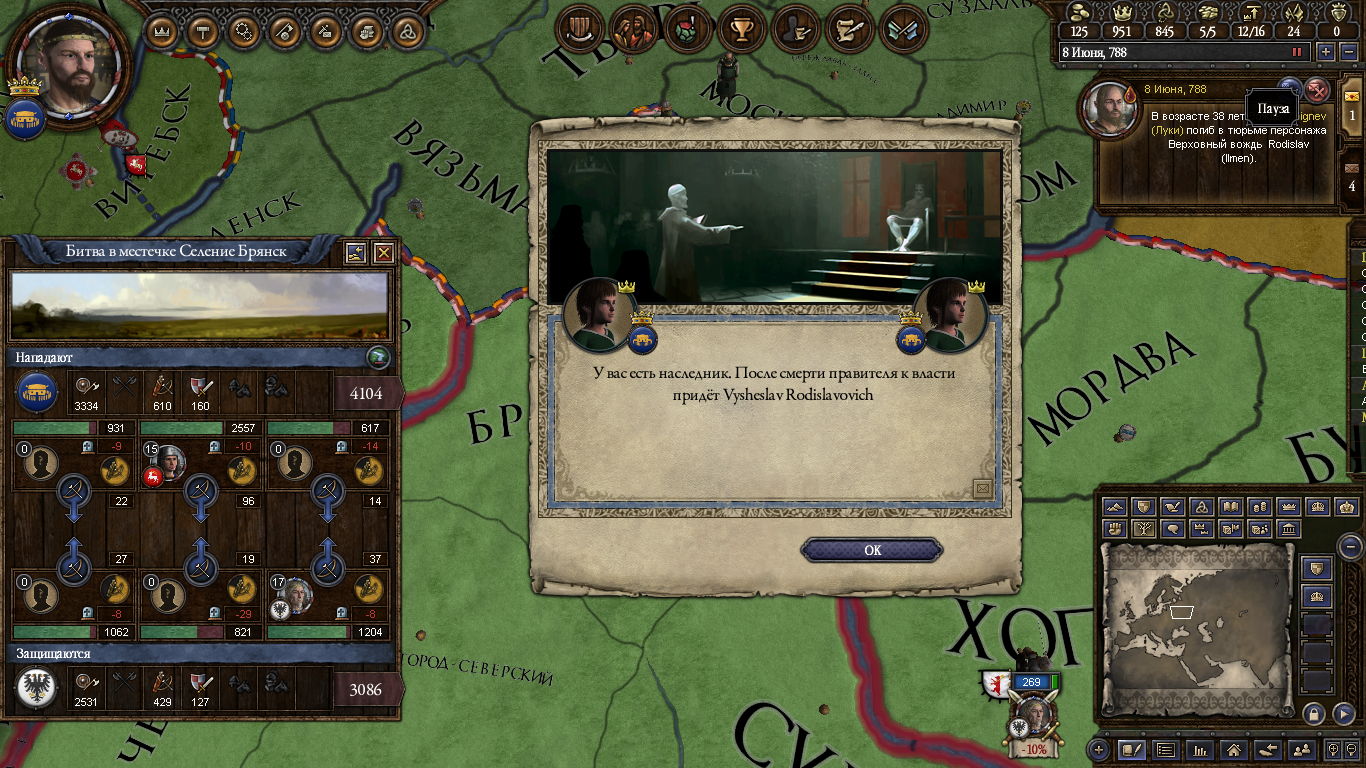Open the religion tab with triquetra icon
This screenshot has width=1366, height=768.
pos(407,31)
